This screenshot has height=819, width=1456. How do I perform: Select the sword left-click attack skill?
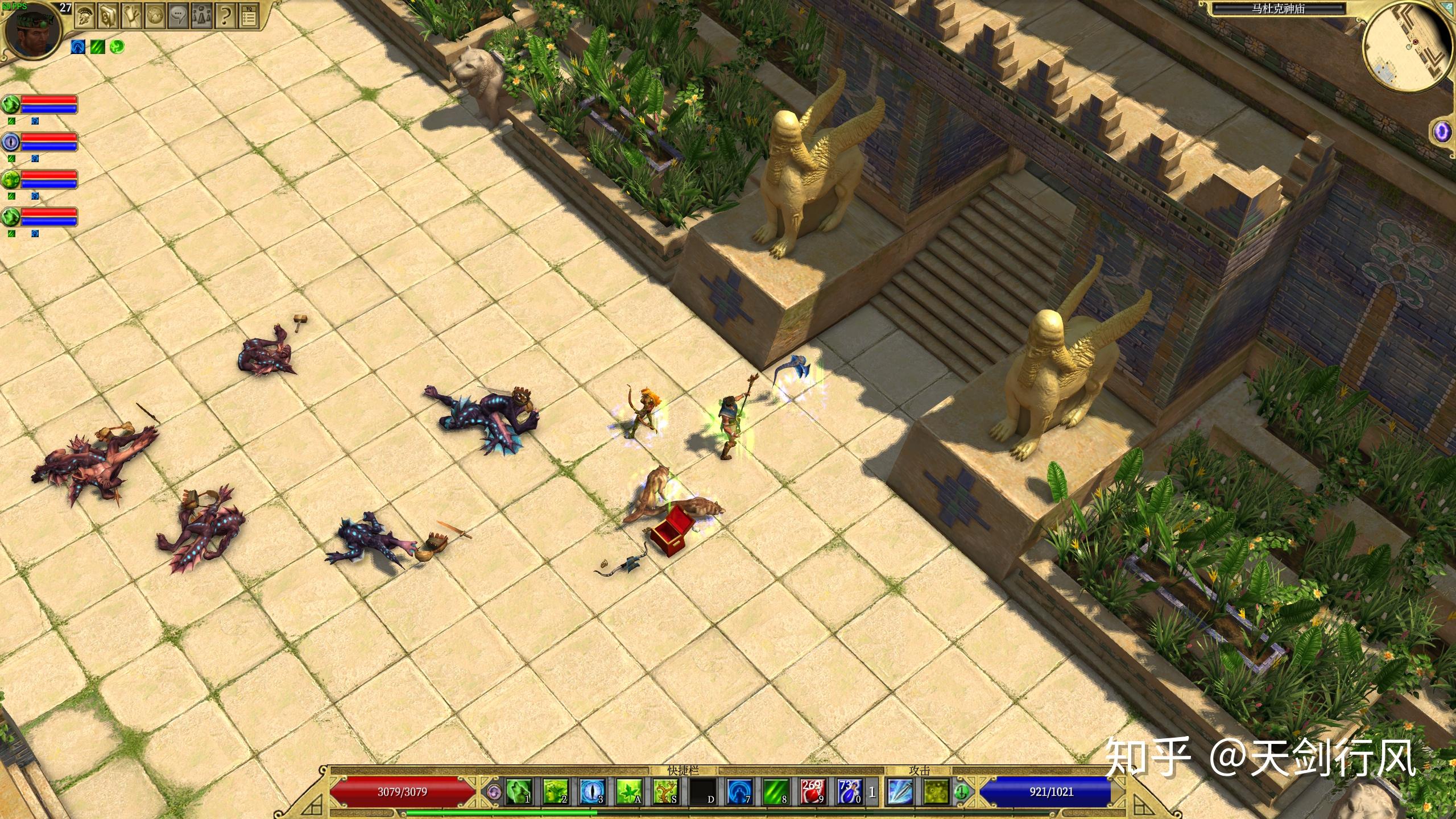pos(900,791)
